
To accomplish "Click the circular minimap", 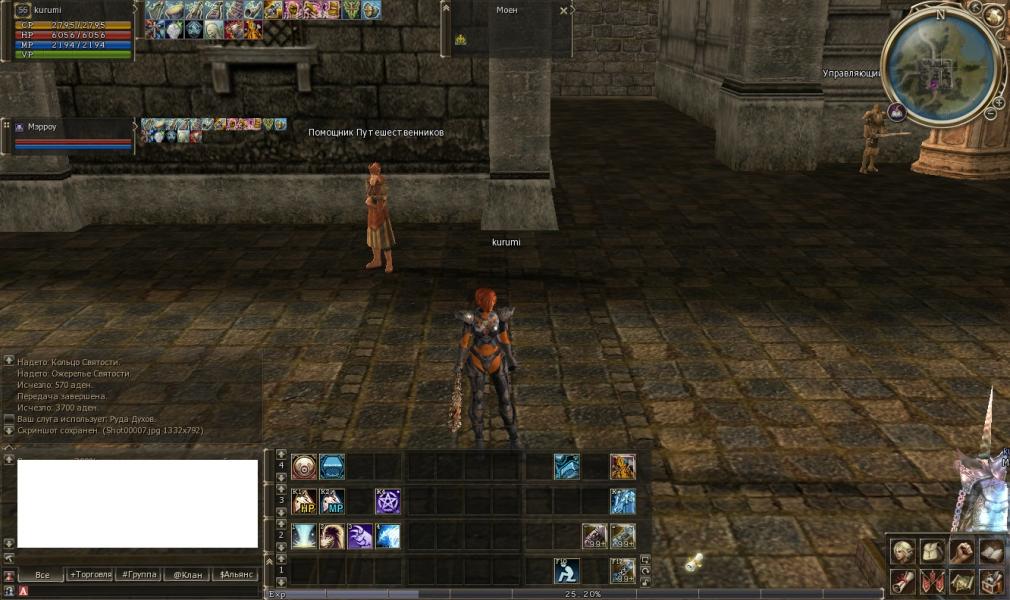I will [x=939, y=66].
